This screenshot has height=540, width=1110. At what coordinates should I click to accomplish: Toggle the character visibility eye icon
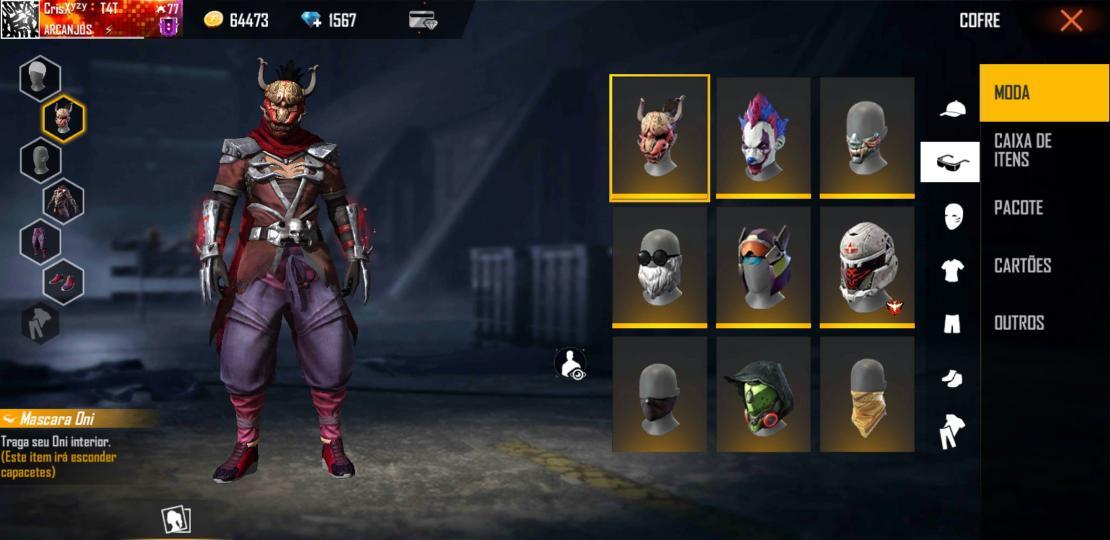click(571, 364)
